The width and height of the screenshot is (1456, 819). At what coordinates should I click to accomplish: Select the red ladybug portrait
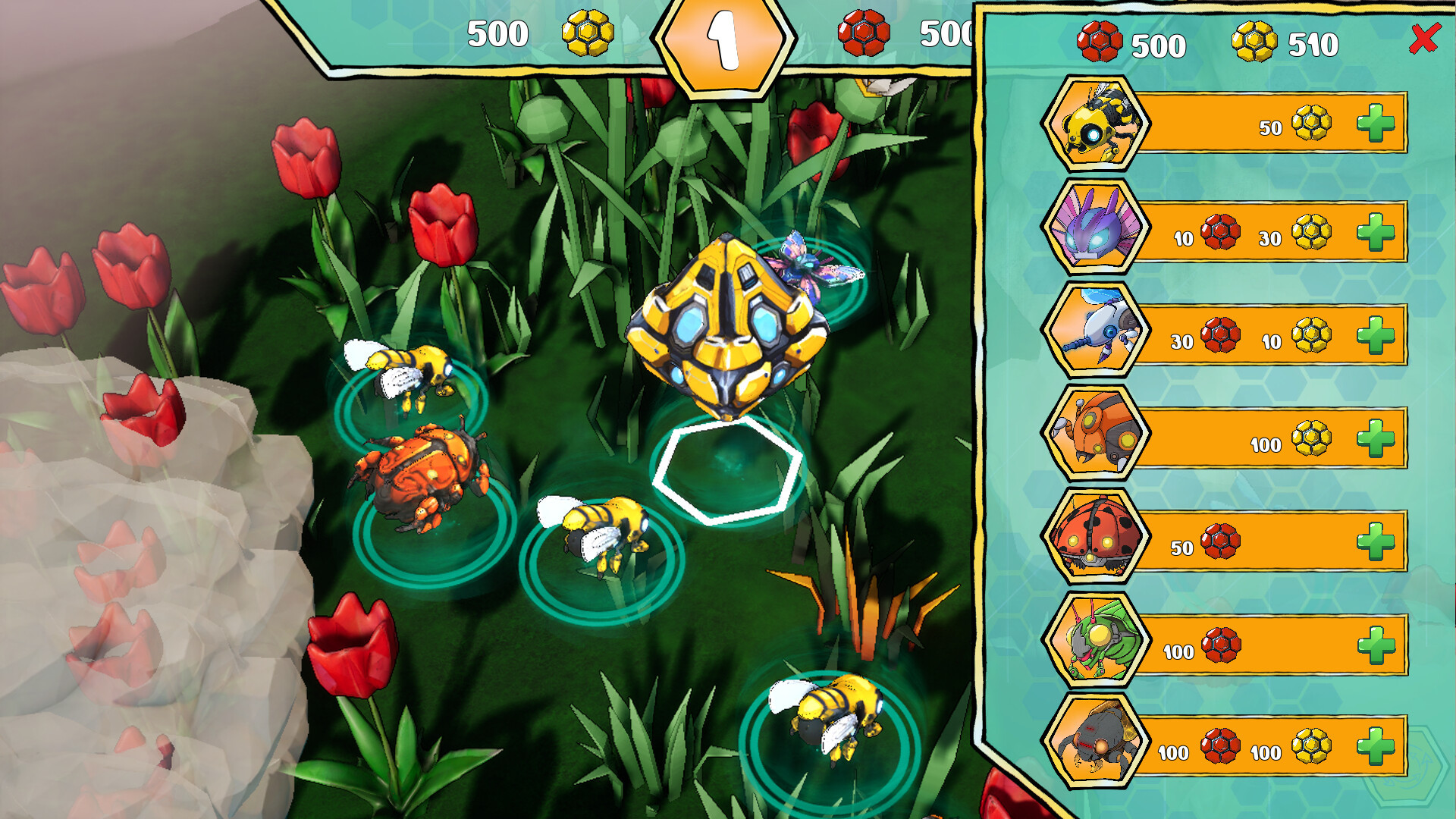coord(1096,537)
